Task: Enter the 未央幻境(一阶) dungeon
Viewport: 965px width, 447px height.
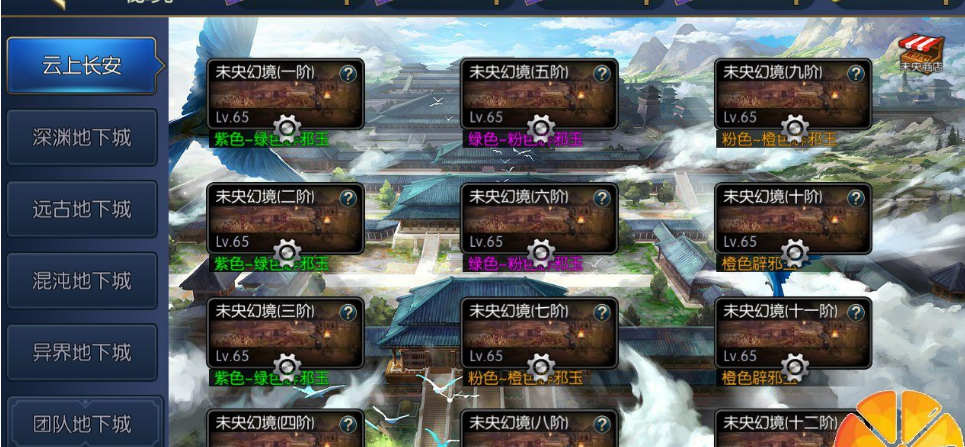Action: point(285,95)
